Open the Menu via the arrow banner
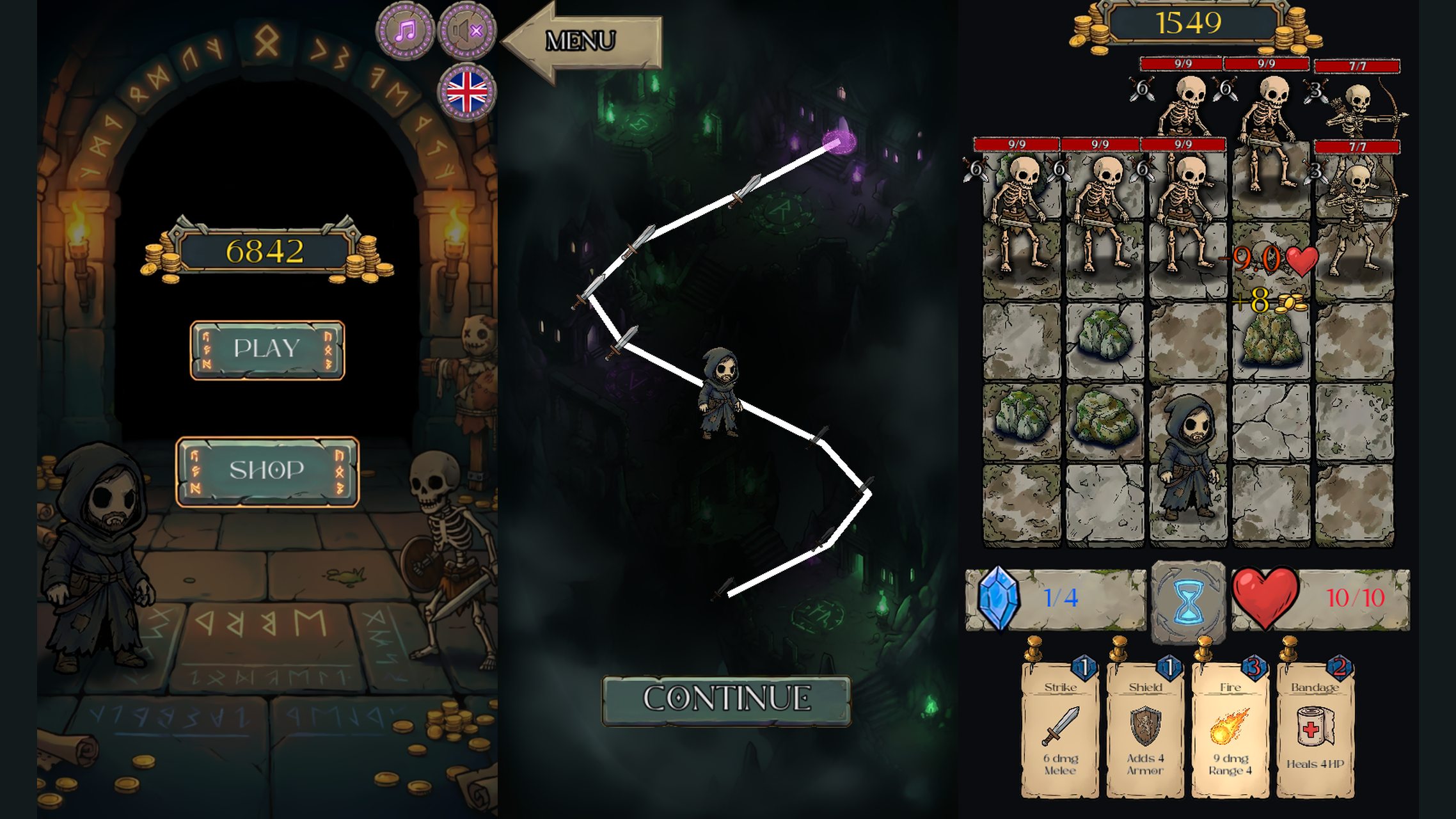 tap(582, 42)
